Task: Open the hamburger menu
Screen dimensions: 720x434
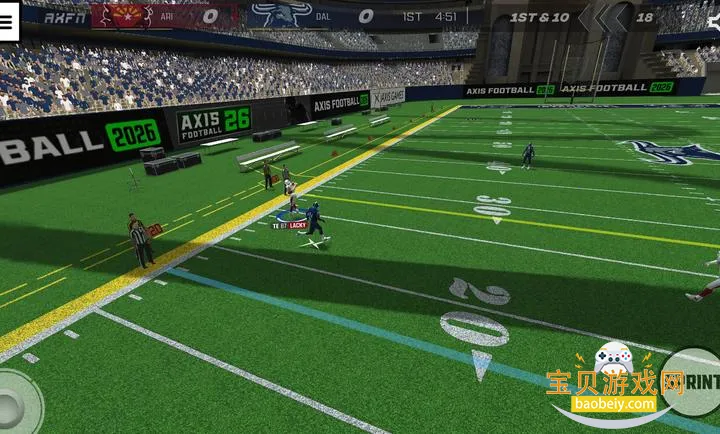Action: click(x=8, y=22)
